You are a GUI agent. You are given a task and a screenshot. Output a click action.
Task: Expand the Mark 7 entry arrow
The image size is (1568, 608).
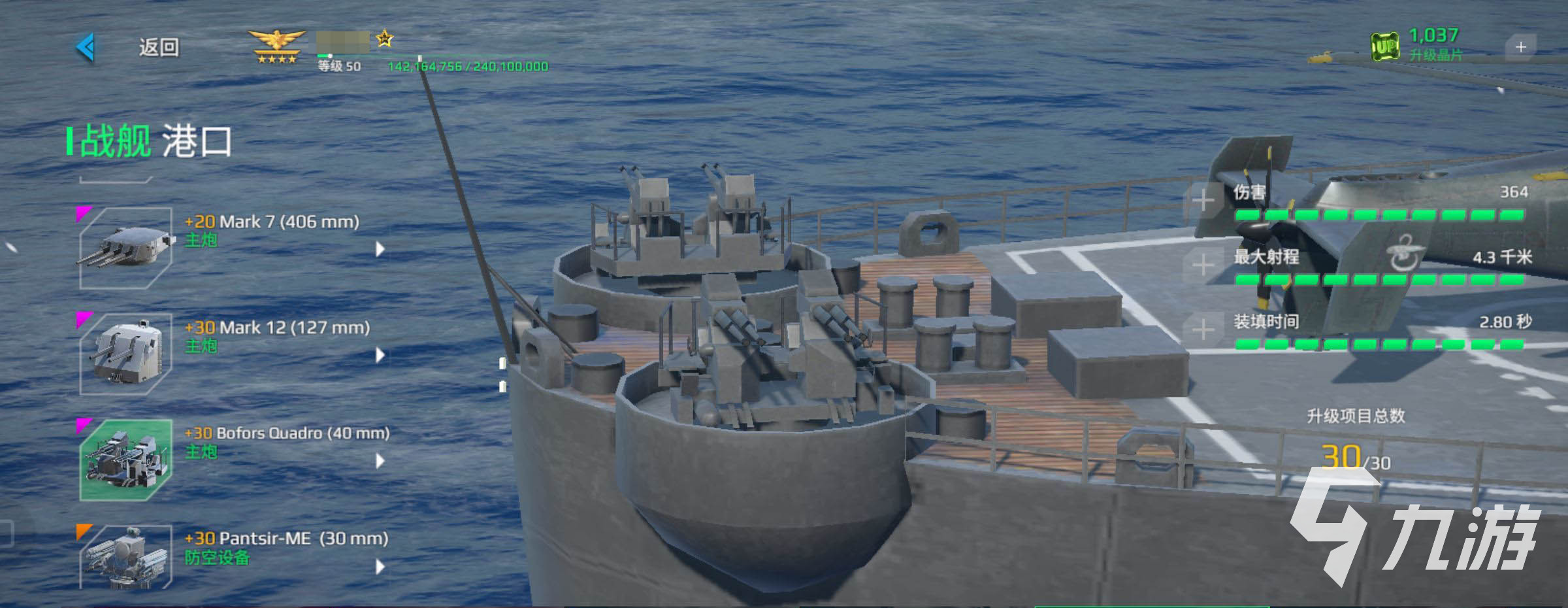[x=380, y=249]
